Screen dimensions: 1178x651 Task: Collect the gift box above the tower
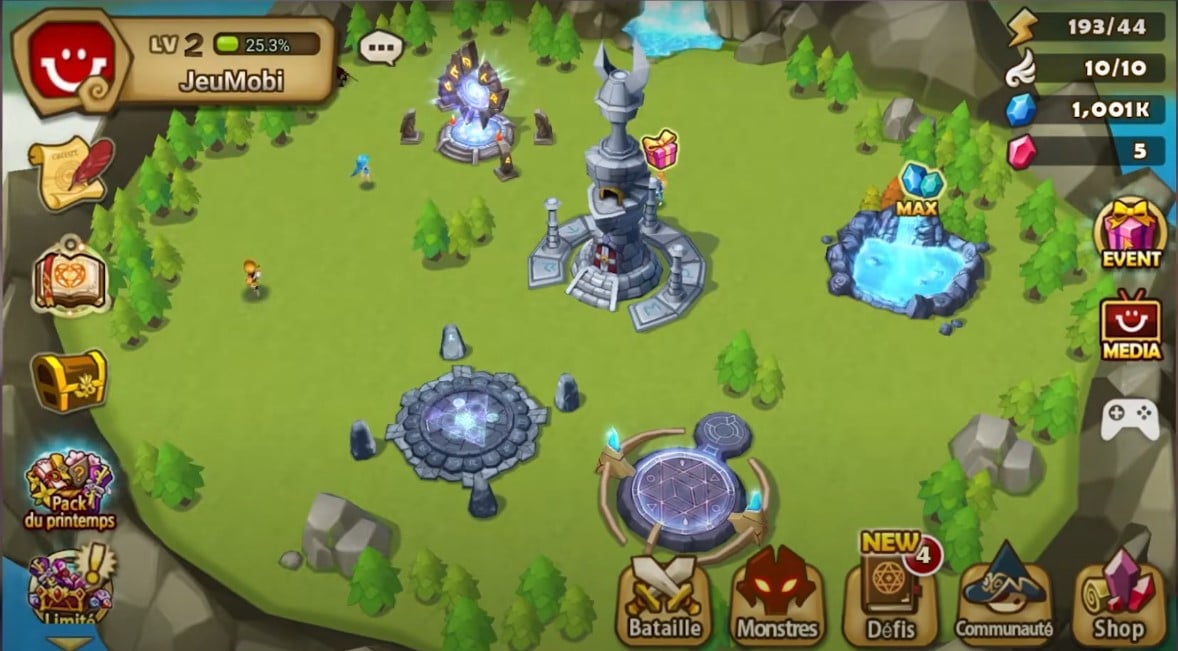point(660,150)
